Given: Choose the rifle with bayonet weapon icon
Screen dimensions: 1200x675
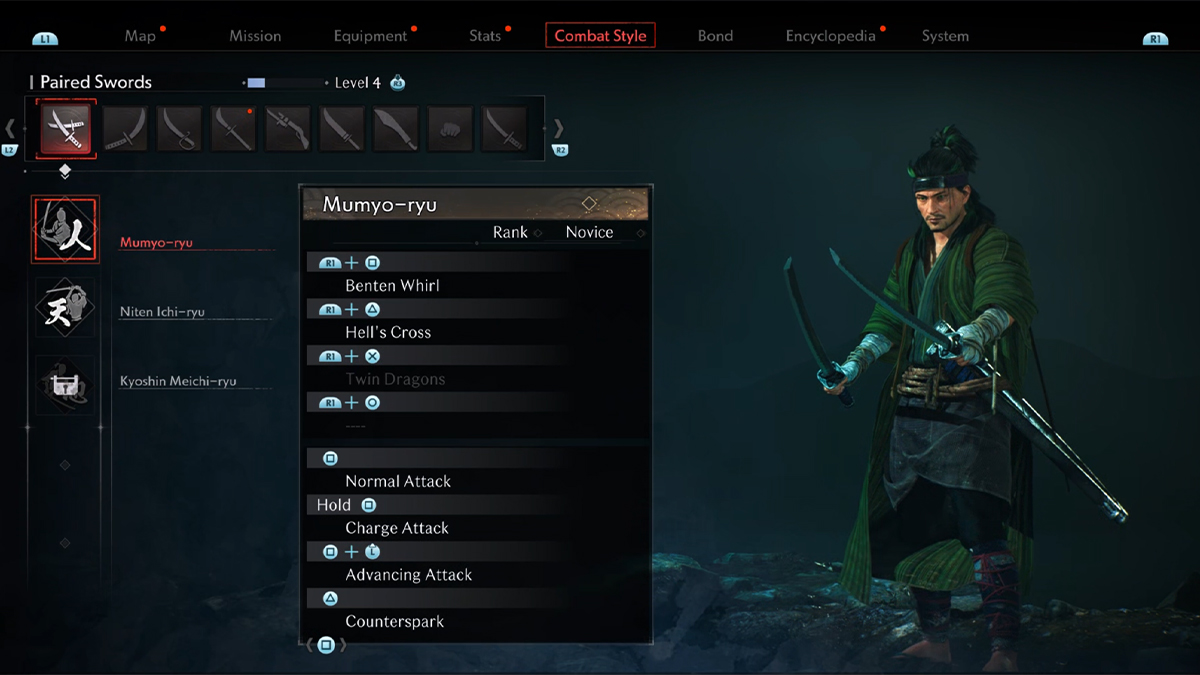Looking at the screenshot, I should point(287,129).
